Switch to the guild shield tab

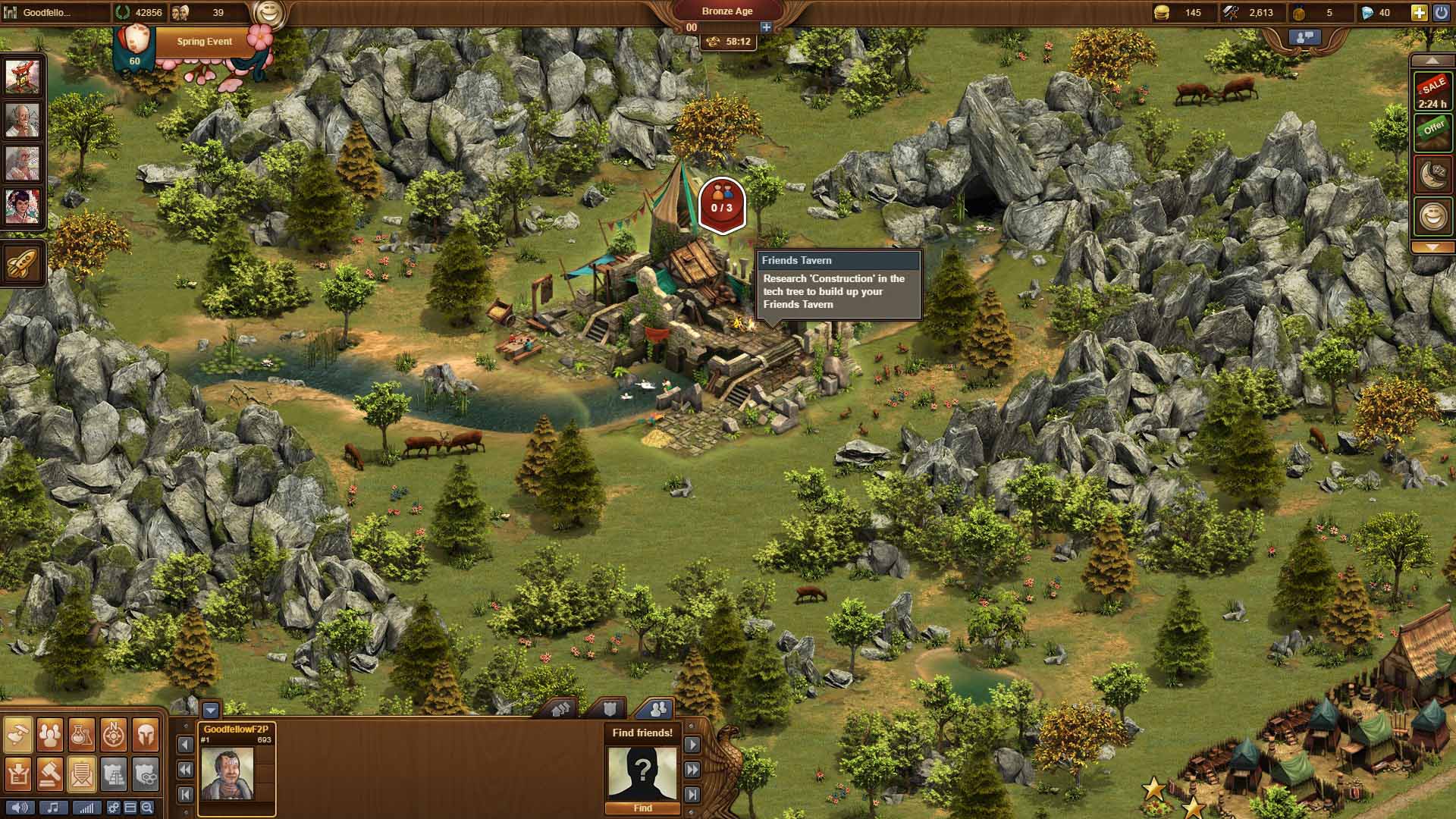pos(610,709)
